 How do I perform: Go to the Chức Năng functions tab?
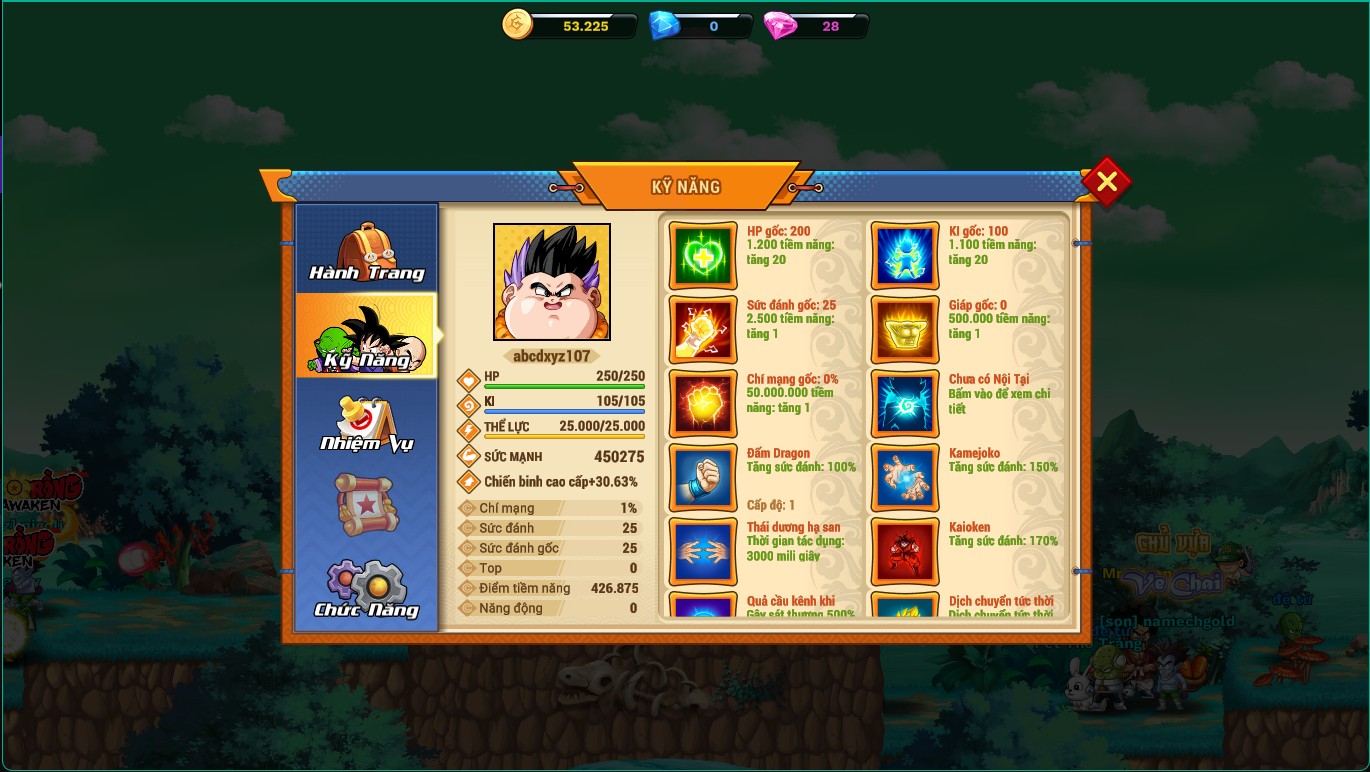coord(367,590)
